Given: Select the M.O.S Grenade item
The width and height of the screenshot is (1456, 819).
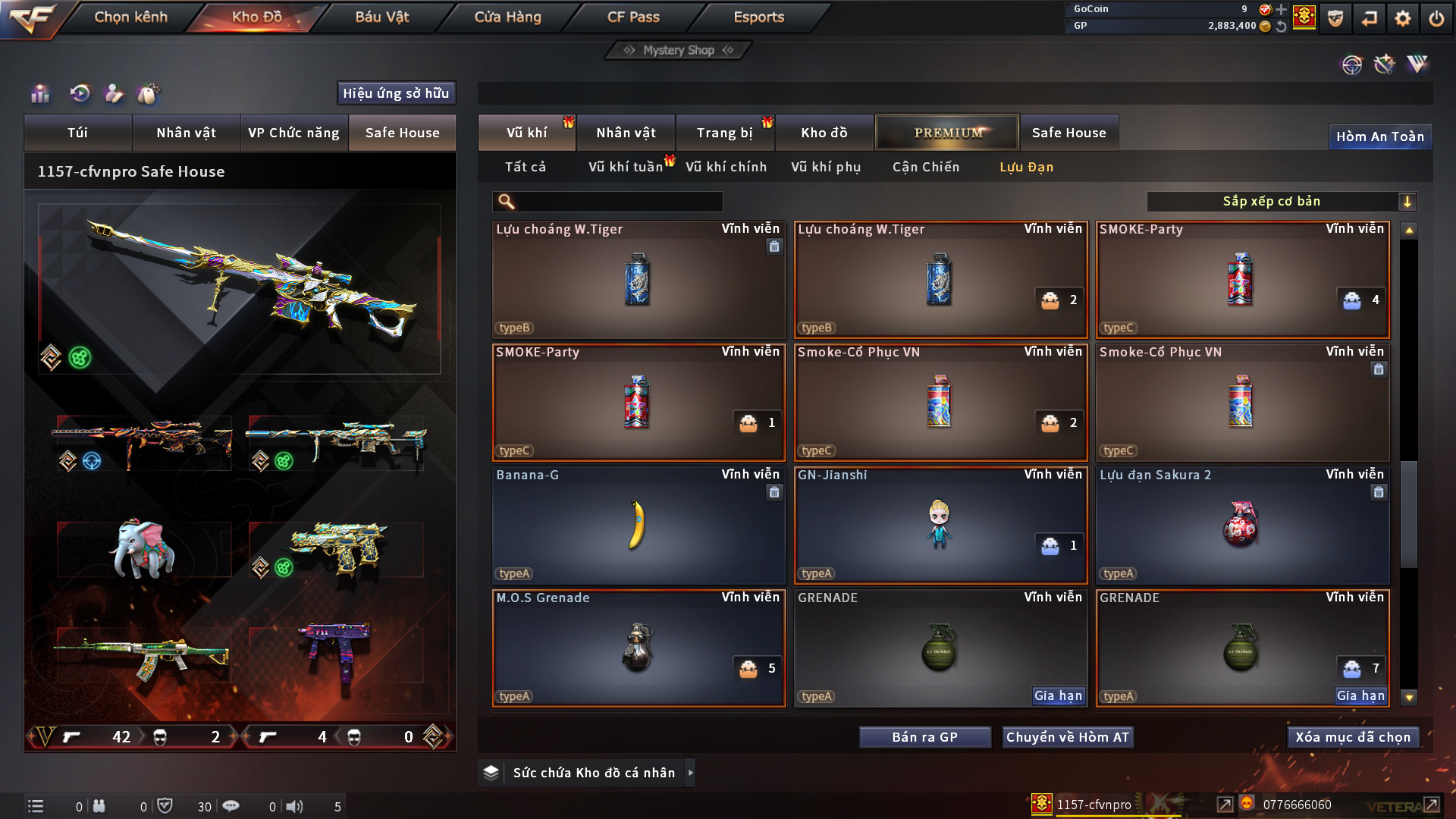Looking at the screenshot, I should coord(638,648).
